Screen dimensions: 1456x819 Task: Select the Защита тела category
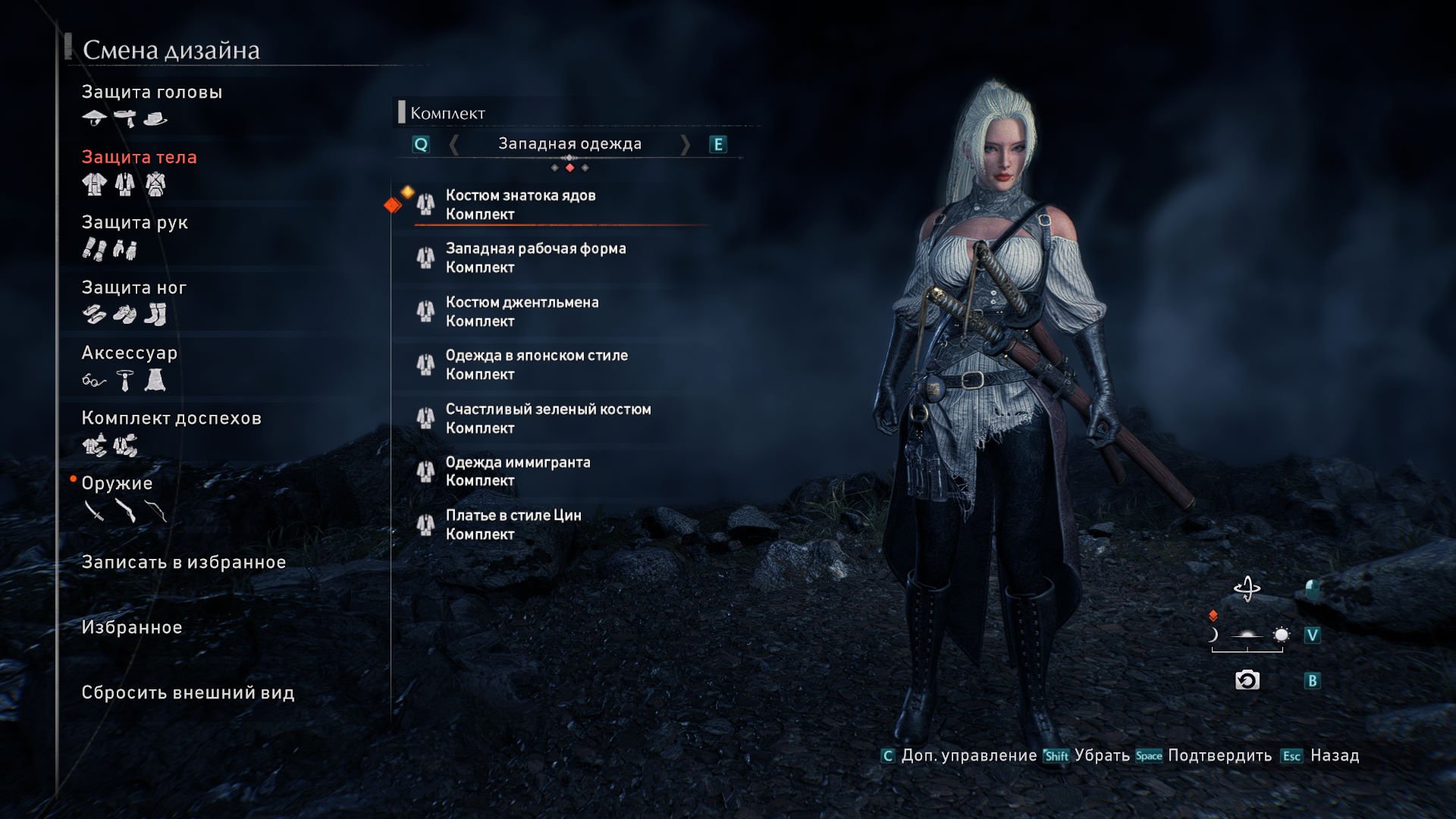(139, 158)
